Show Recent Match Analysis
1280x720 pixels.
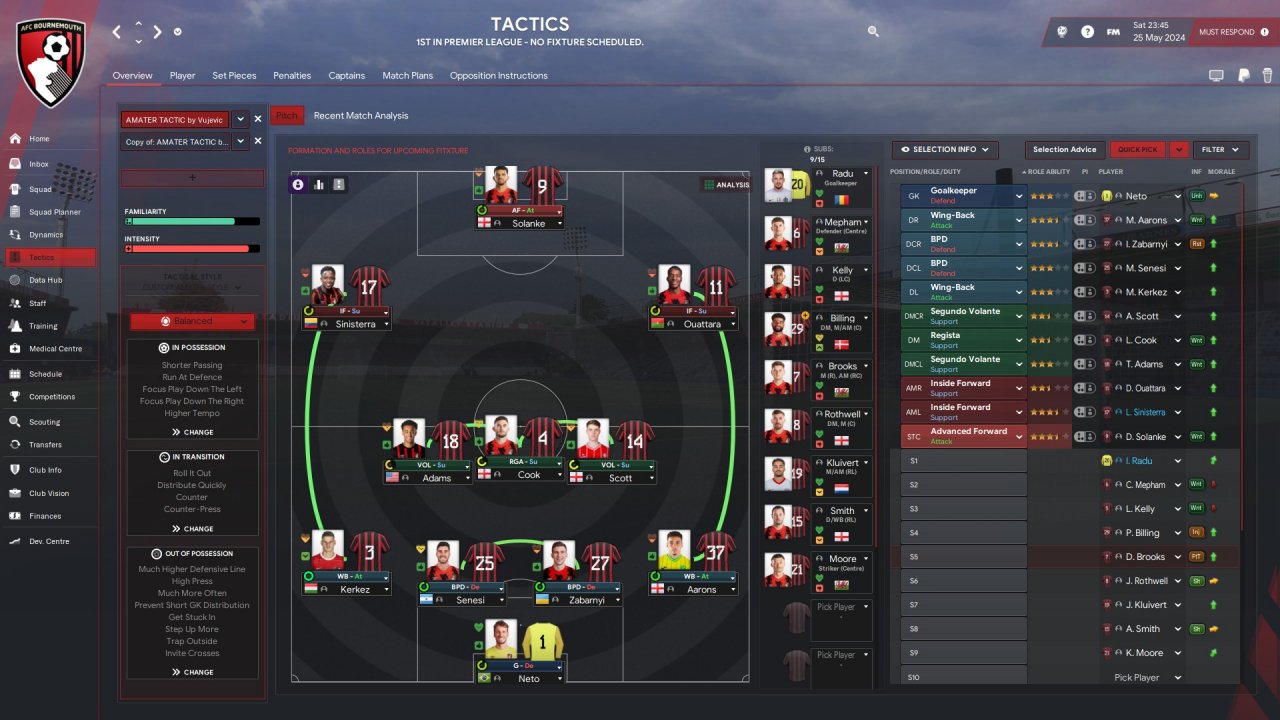(x=361, y=116)
